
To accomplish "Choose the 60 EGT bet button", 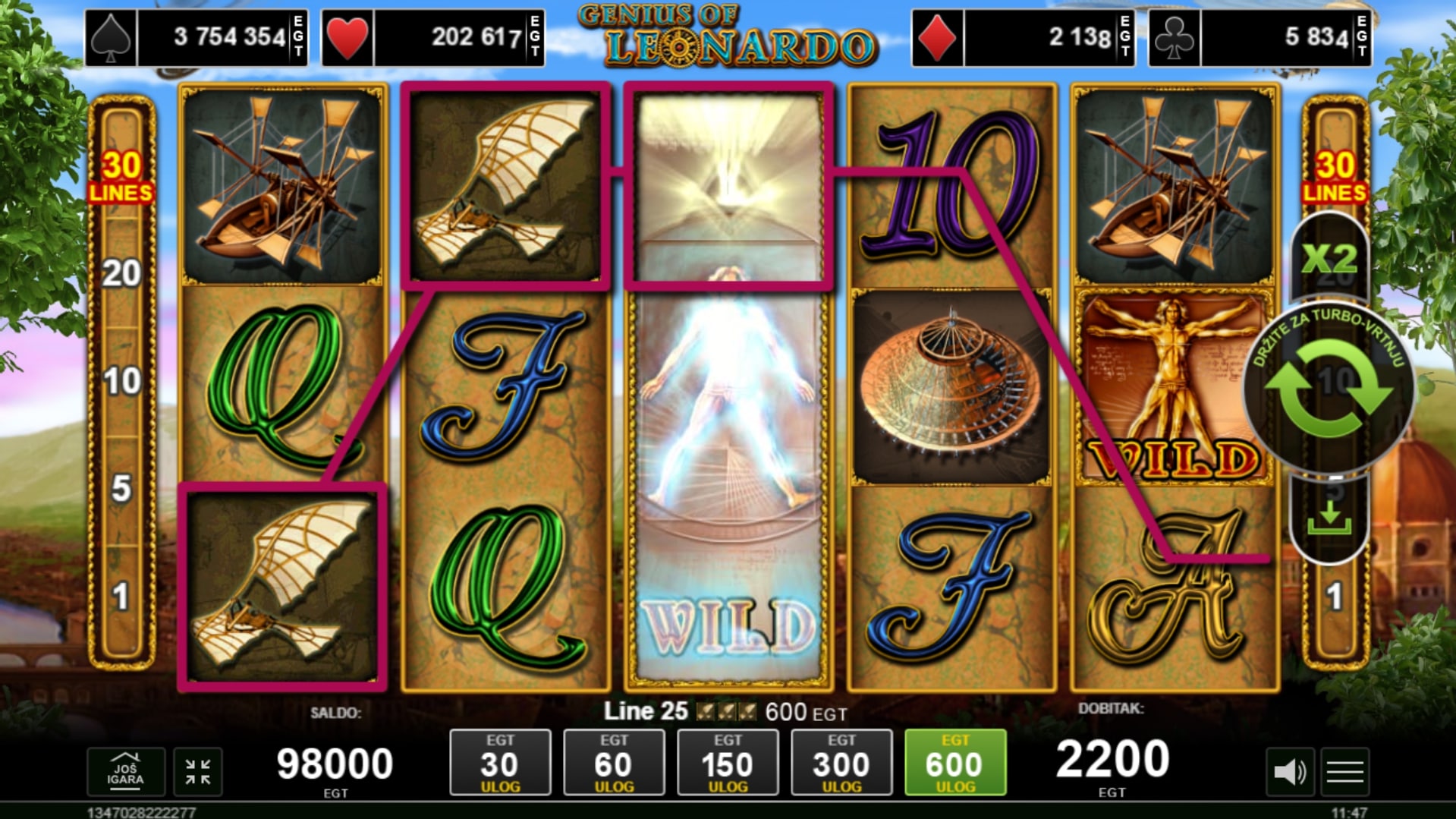I will tap(614, 763).
